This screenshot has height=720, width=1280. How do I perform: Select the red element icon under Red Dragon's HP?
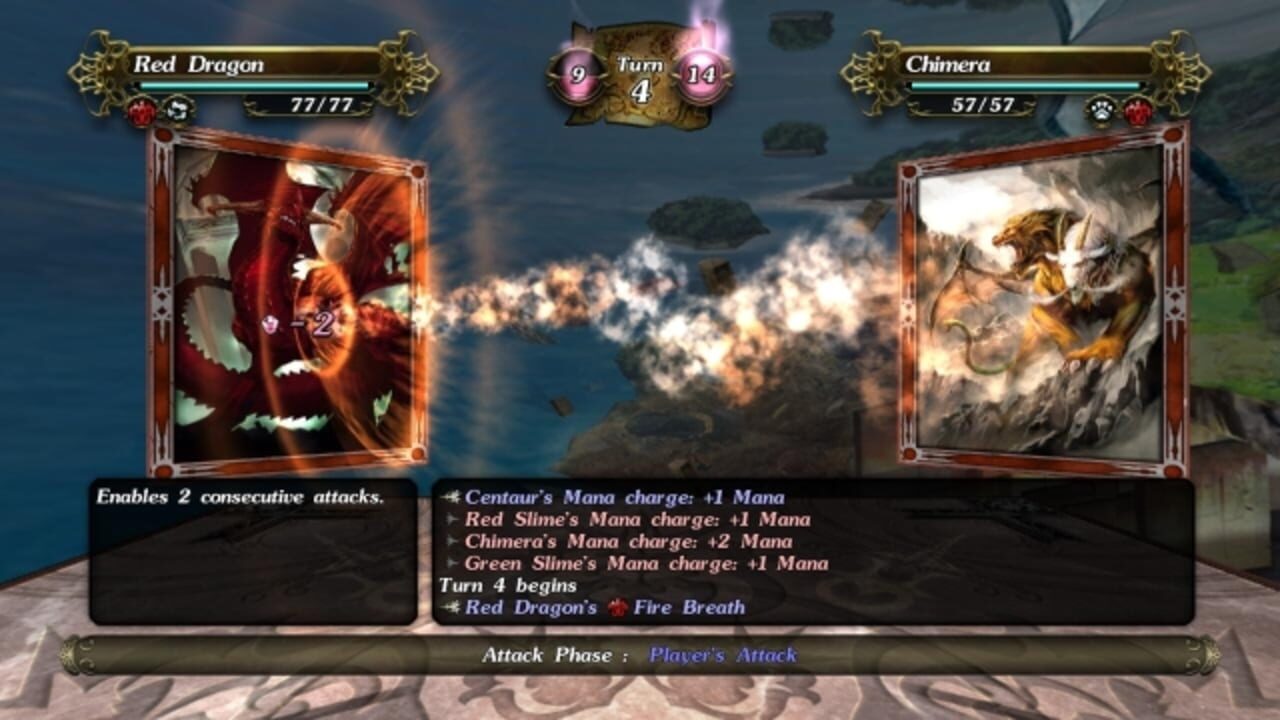coord(141,109)
